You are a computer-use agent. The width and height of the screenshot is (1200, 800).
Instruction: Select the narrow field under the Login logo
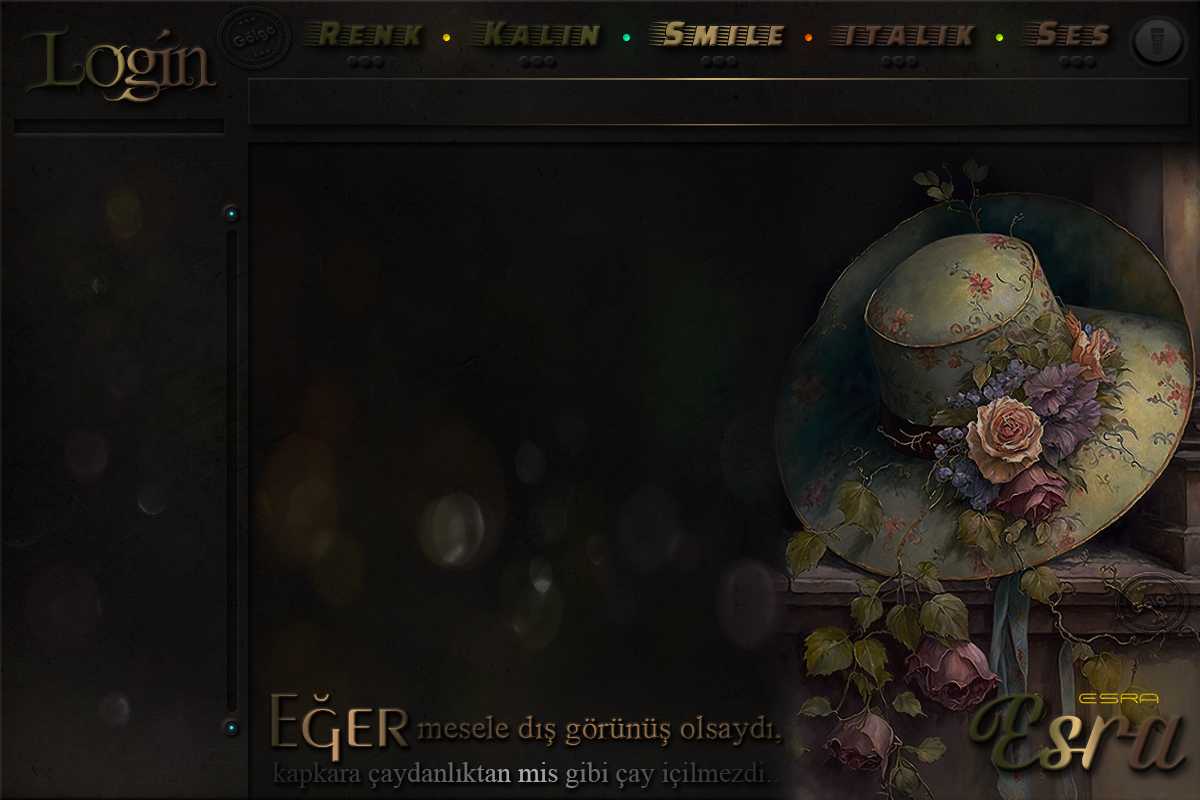119,127
